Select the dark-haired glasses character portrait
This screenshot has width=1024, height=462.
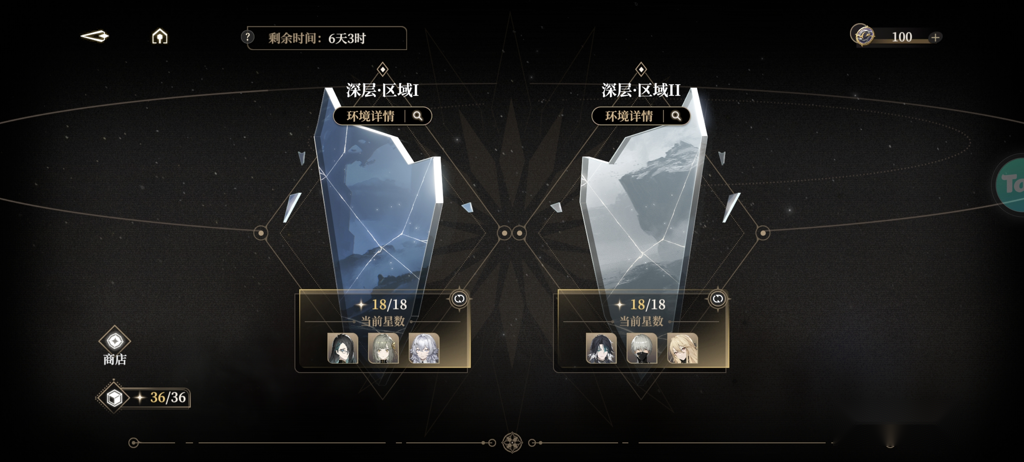(343, 348)
